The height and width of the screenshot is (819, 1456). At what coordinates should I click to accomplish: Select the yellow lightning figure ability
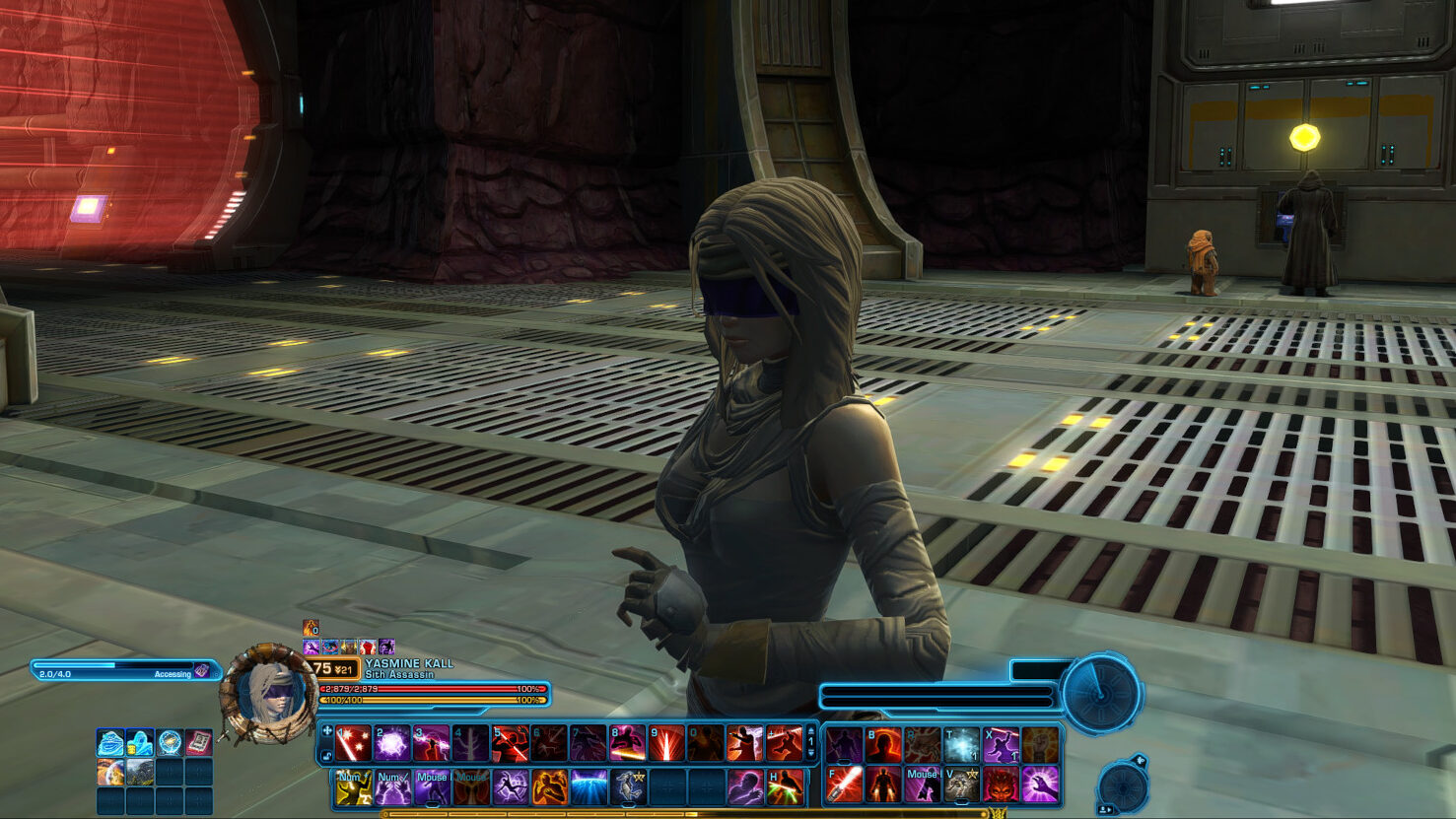pyautogui.click(x=352, y=786)
